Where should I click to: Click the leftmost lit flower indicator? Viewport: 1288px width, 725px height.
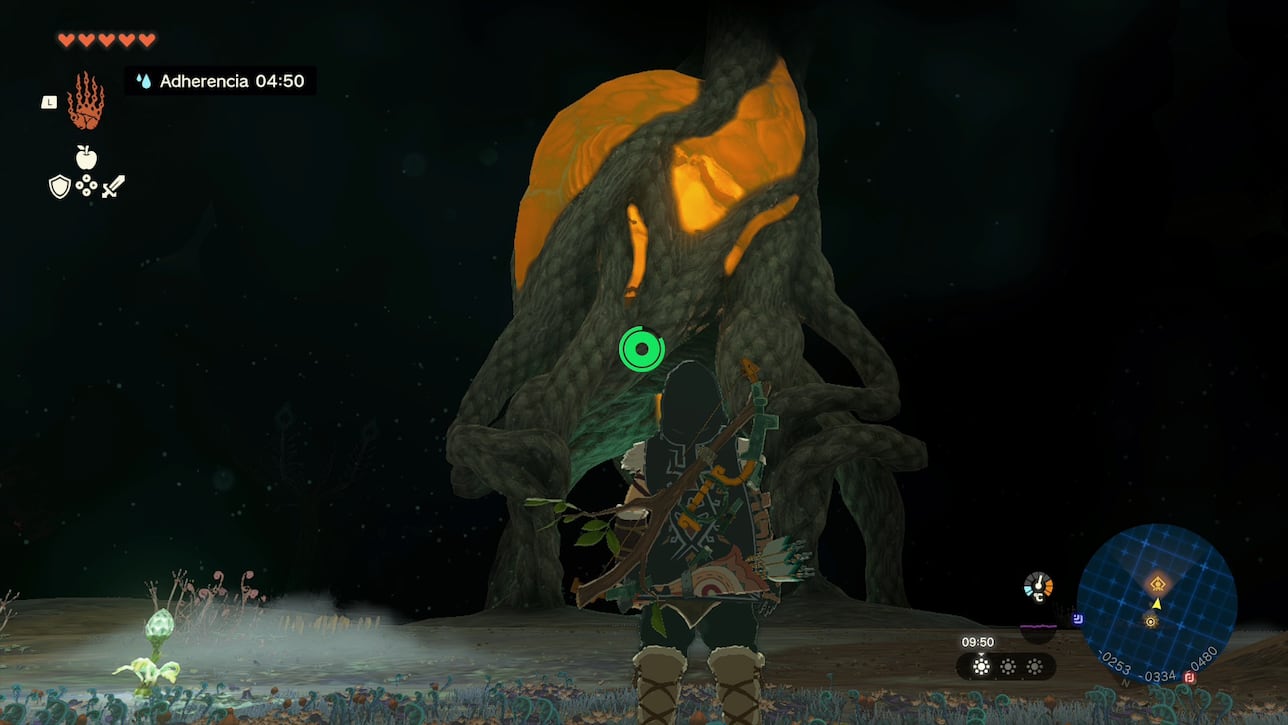(x=981, y=667)
